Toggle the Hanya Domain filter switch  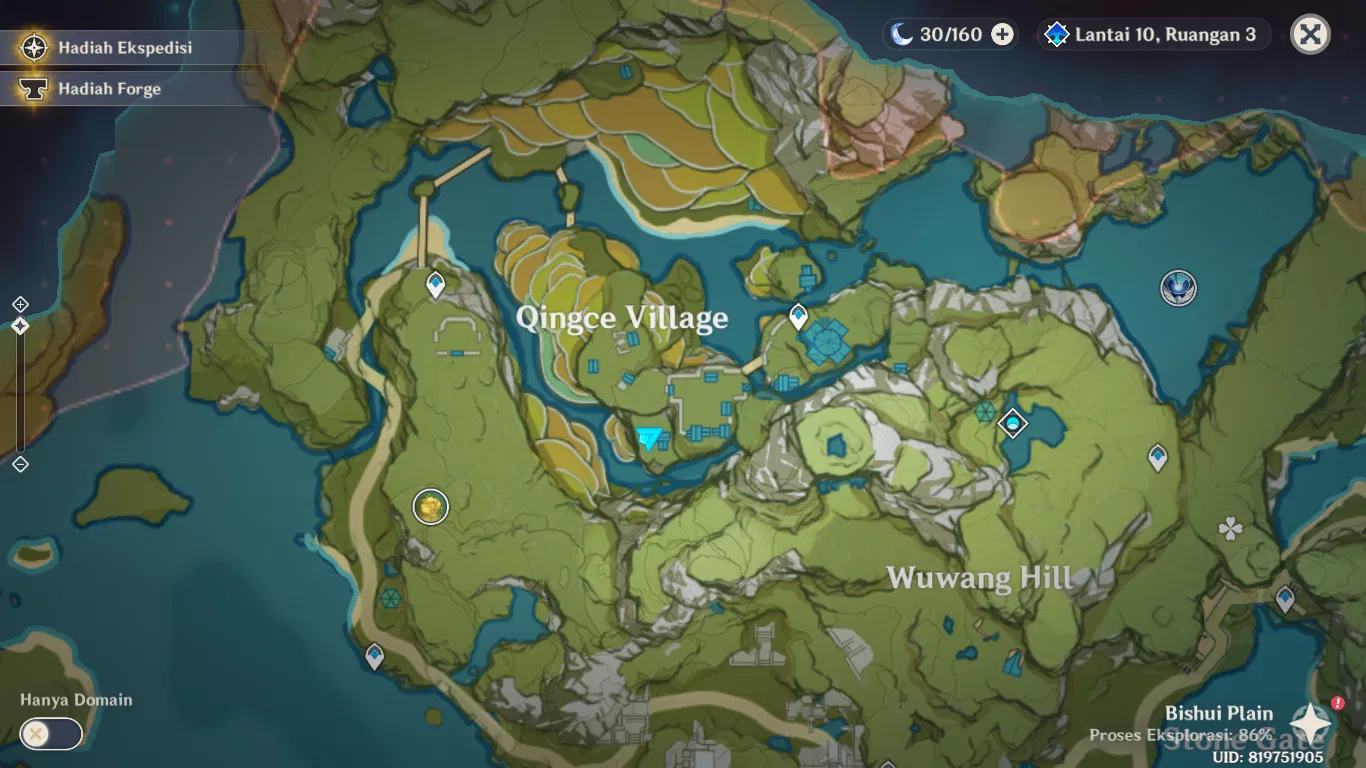pos(51,734)
